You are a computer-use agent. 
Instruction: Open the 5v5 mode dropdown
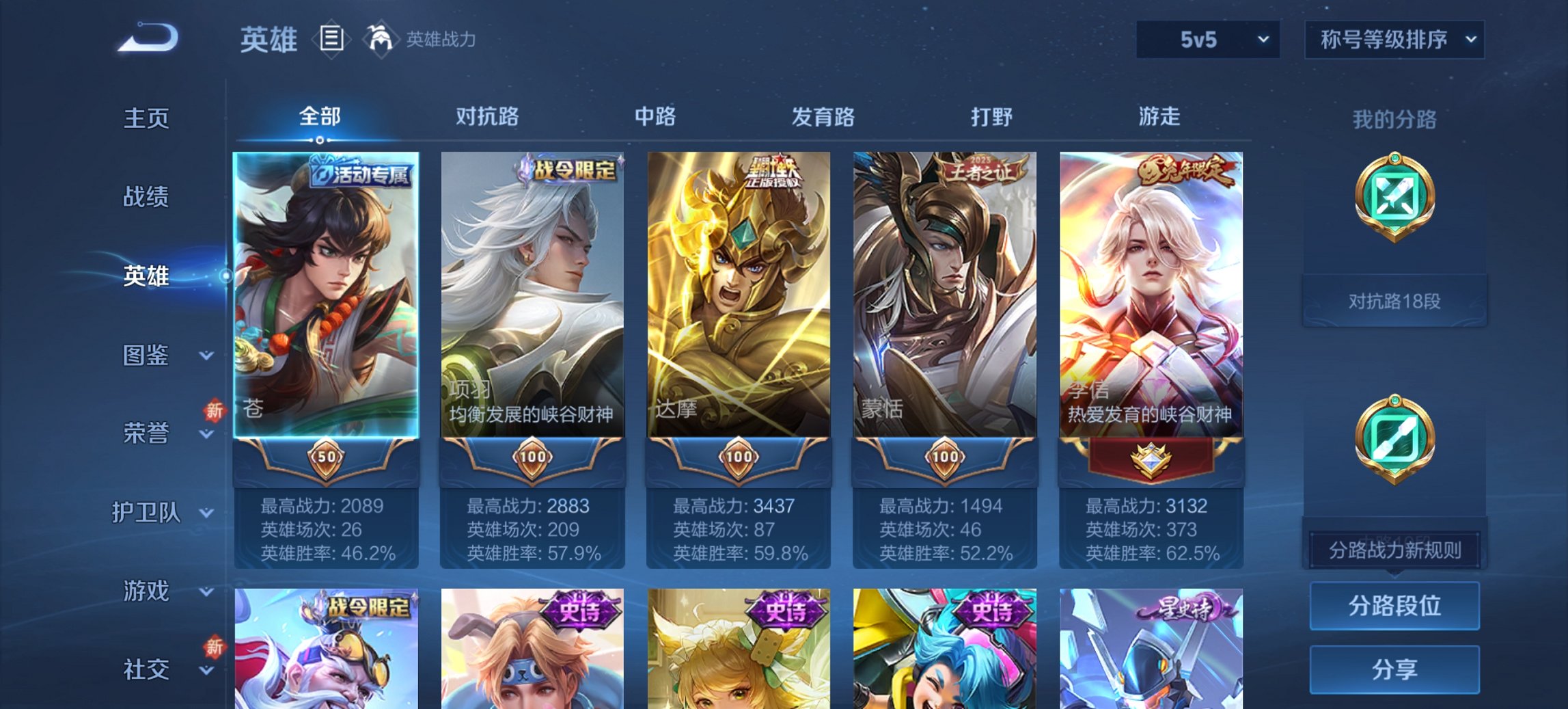pos(1206,40)
